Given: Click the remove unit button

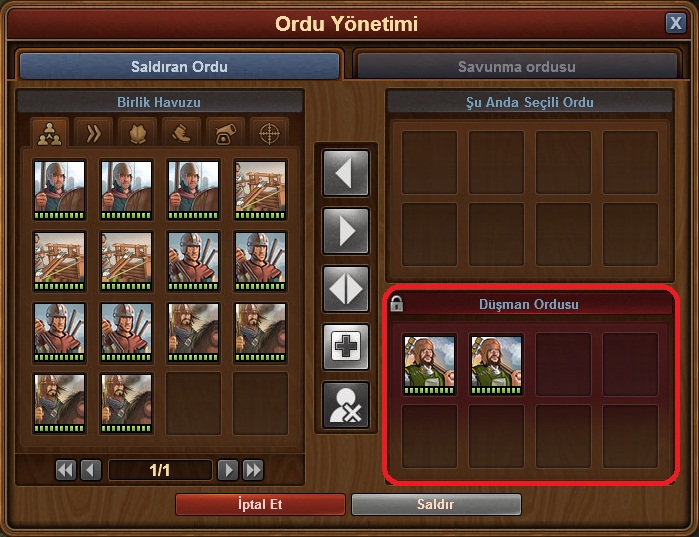Looking at the screenshot, I should pyautogui.click(x=345, y=405).
